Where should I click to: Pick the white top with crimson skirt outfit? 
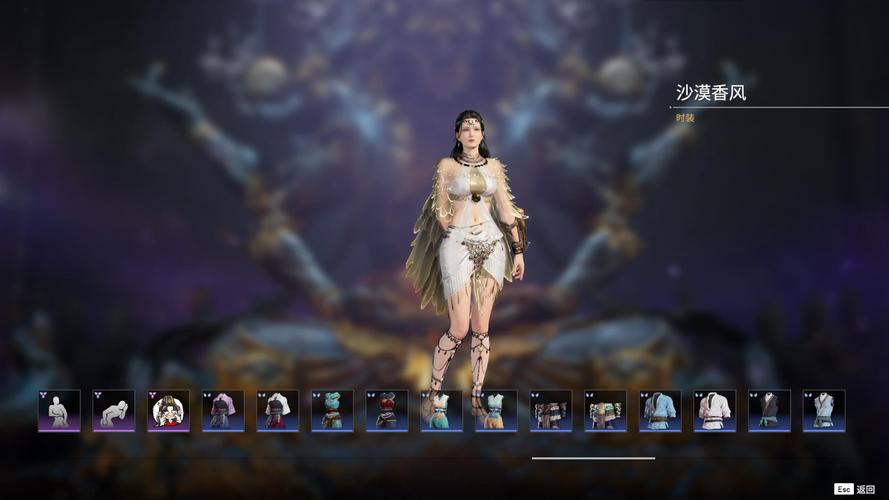click(278, 411)
